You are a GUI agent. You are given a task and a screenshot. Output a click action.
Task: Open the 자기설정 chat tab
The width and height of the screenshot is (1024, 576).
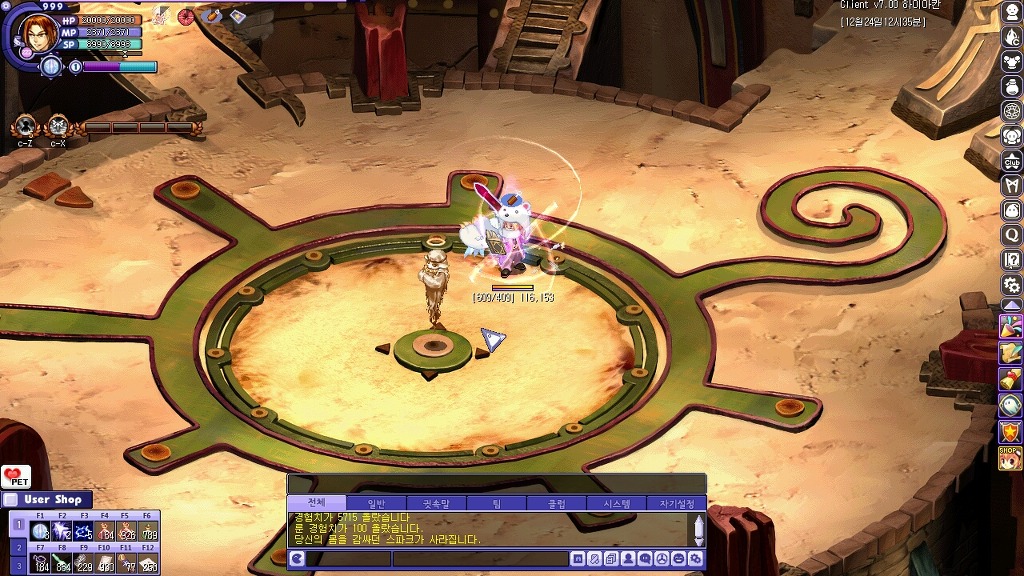[x=676, y=503]
